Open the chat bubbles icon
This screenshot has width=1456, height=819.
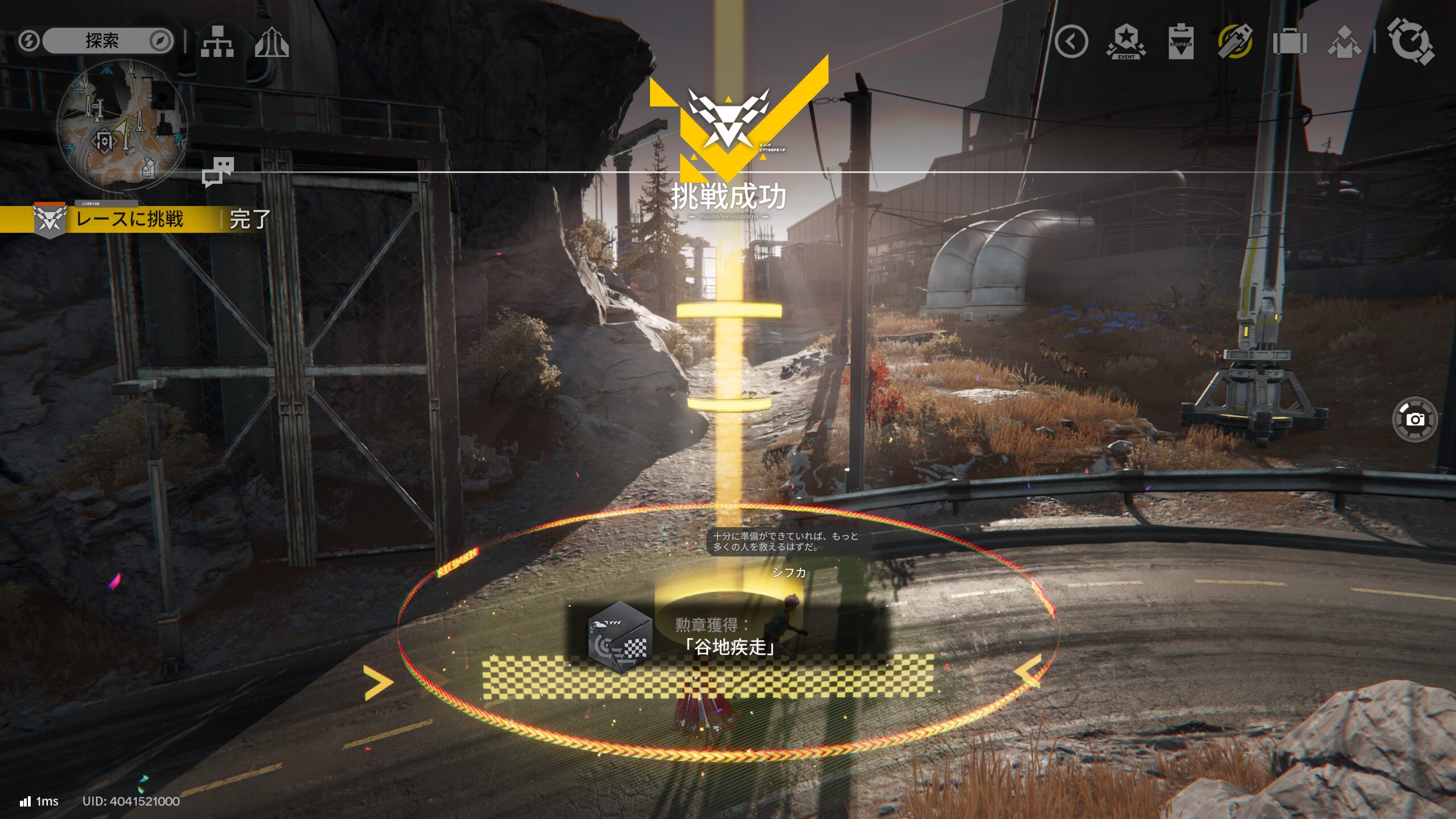coord(218,171)
